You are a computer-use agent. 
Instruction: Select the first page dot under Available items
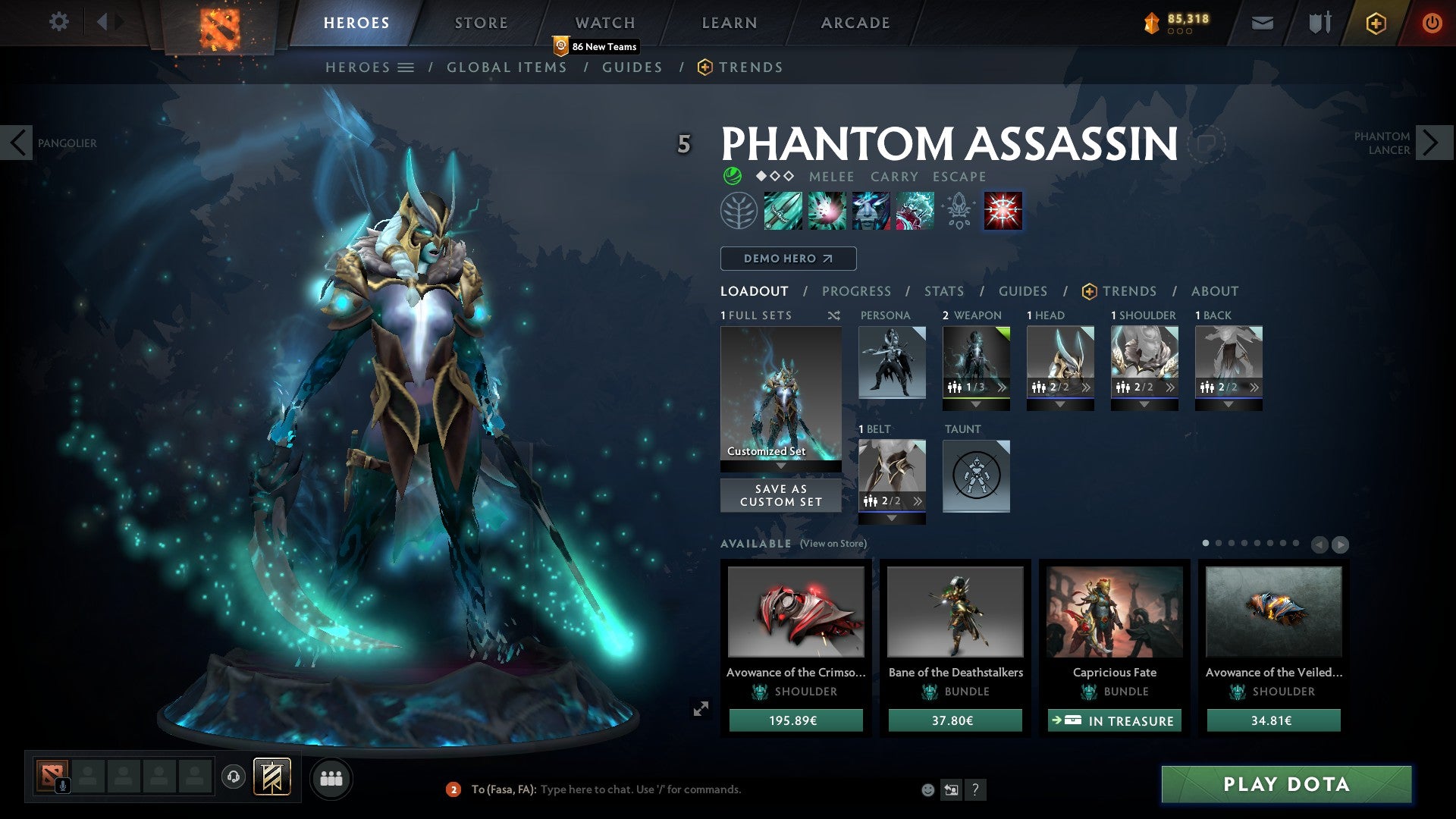tap(1206, 543)
